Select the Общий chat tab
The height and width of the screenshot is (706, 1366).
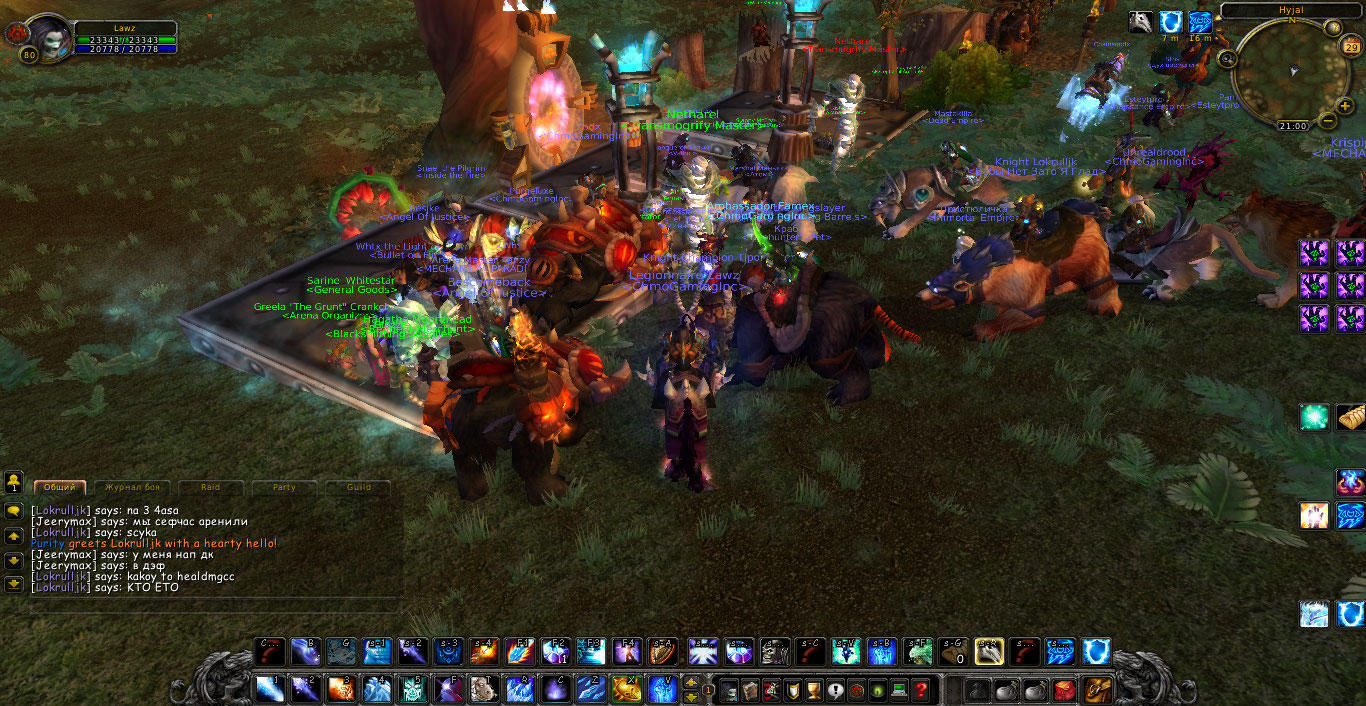coord(59,488)
